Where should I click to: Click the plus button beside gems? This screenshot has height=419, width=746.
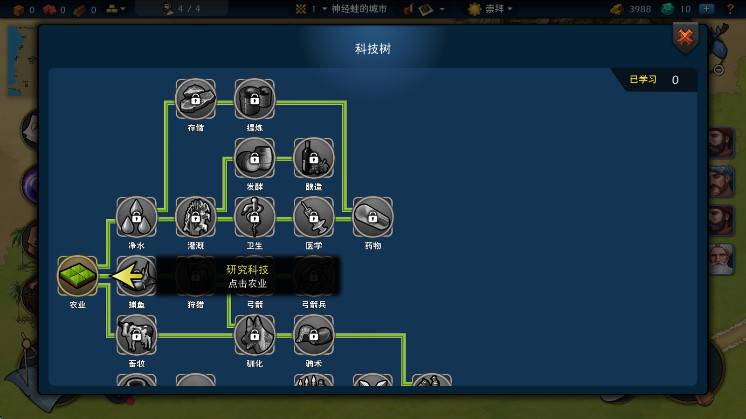(x=707, y=9)
